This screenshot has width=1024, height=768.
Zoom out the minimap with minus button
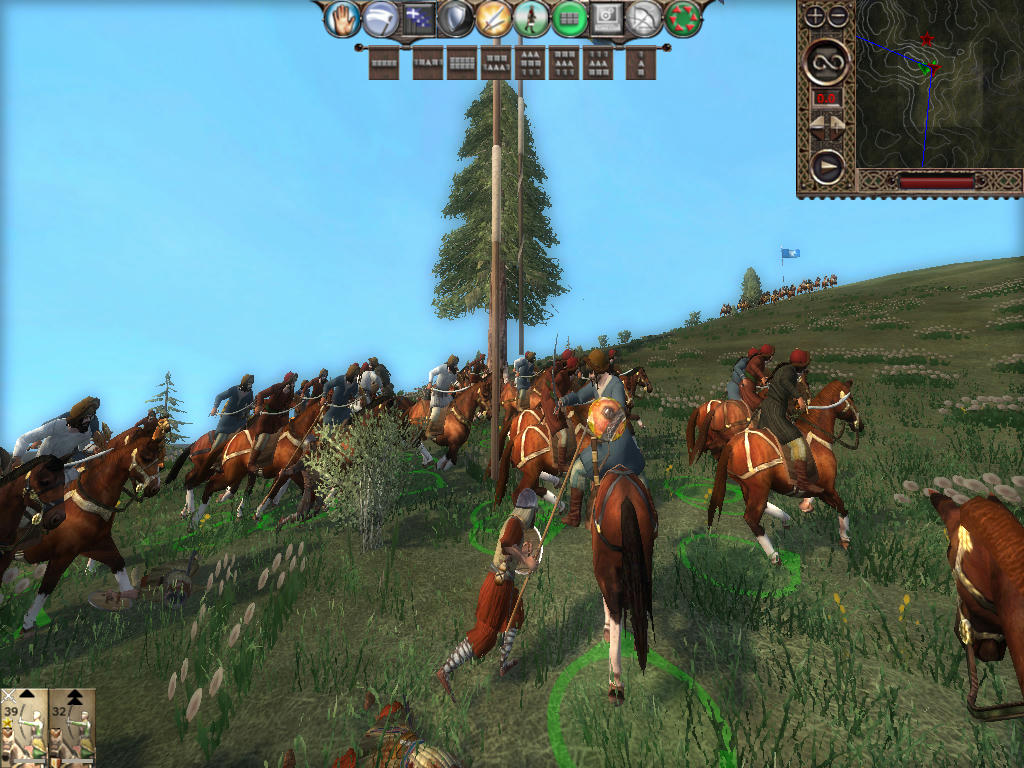(838, 16)
